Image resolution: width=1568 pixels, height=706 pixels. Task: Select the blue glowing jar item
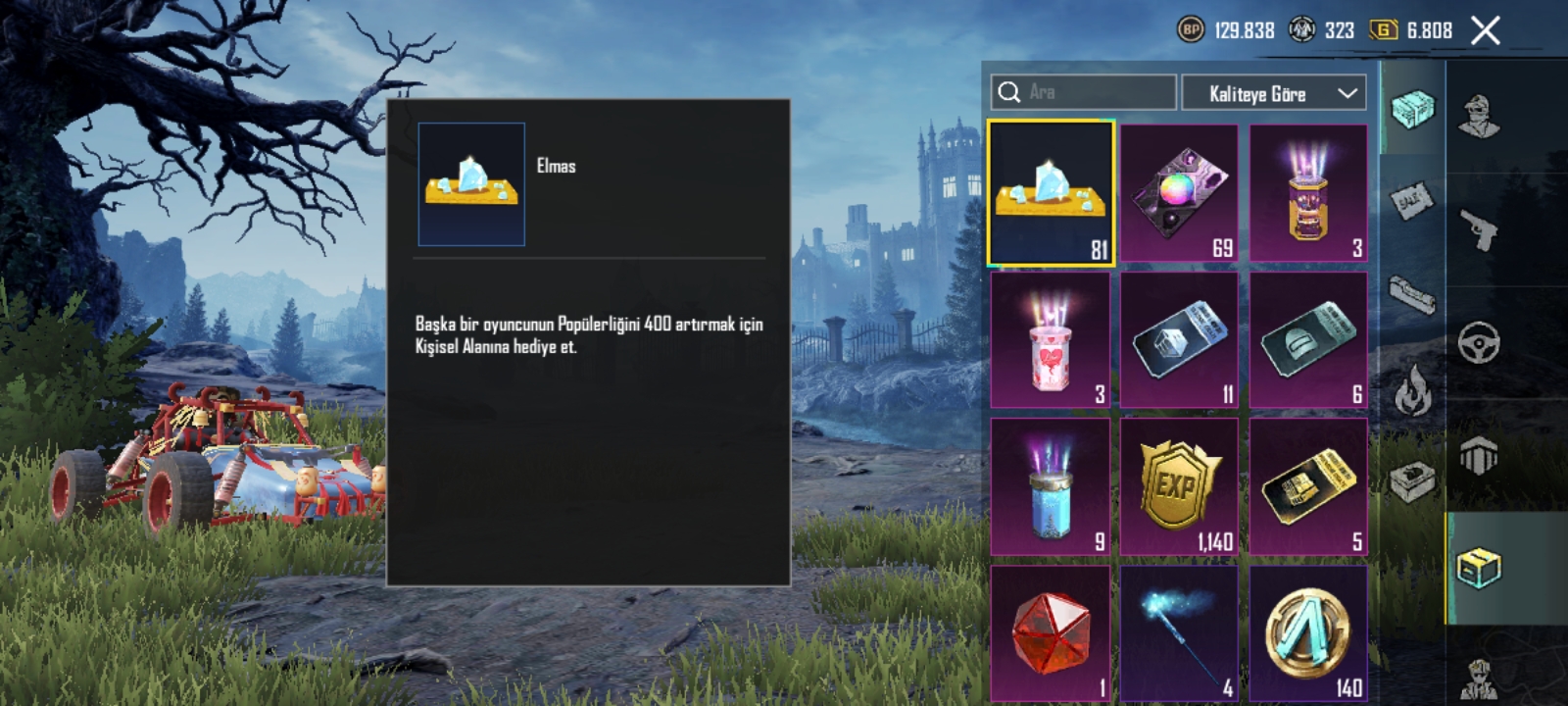1051,486
